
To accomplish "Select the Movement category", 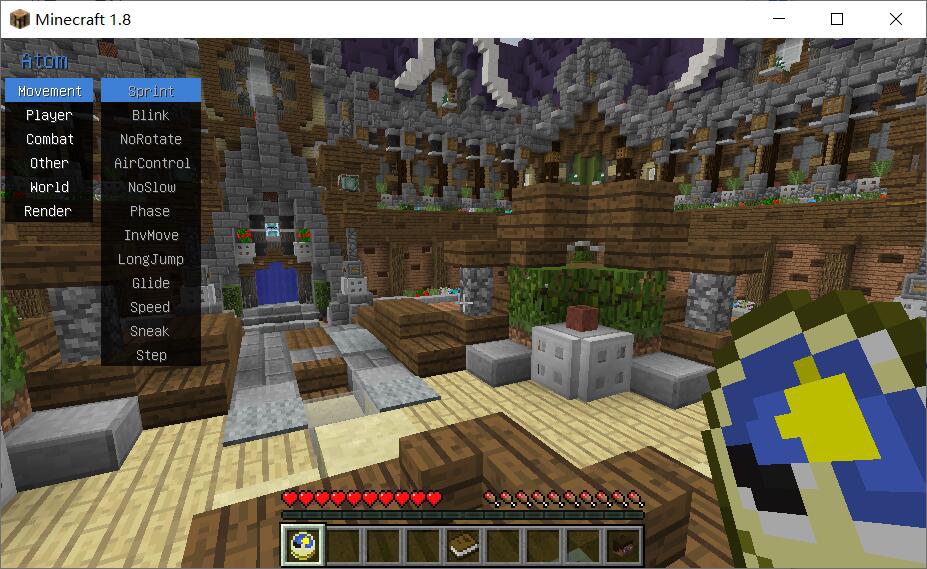I will (x=49, y=91).
